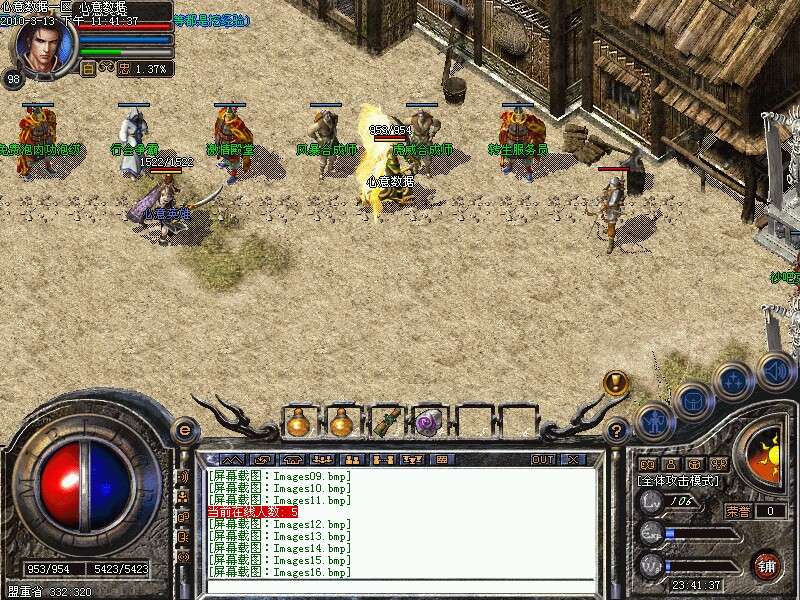800x600 pixels.
Task: Click the 白 status icon under the portrait
Action: point(88,69)
